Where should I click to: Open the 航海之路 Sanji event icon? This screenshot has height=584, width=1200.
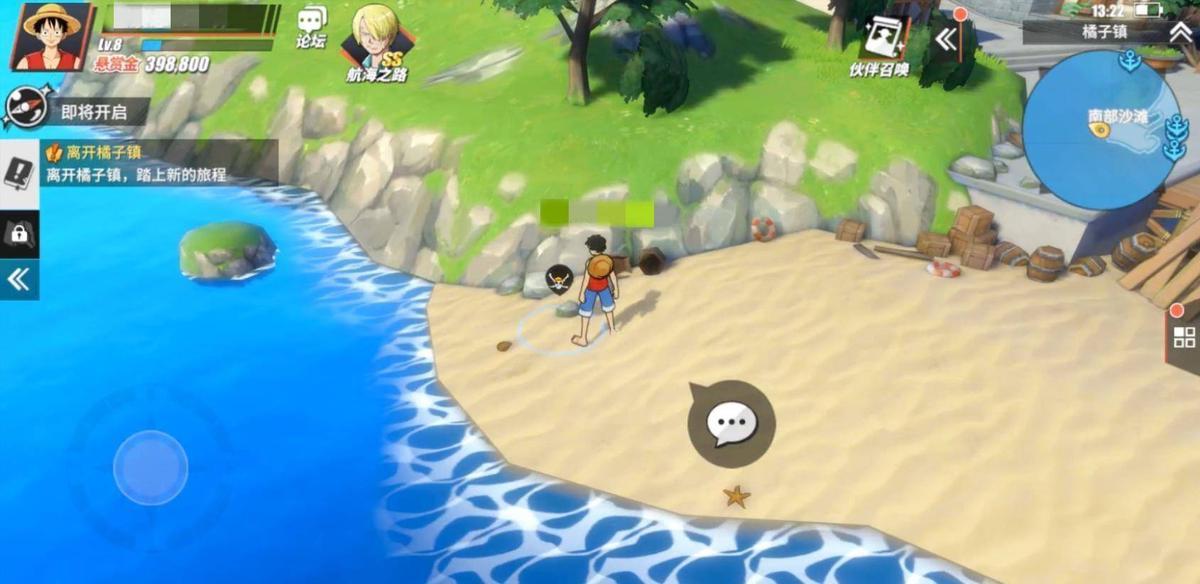click(x=375, y=42)
